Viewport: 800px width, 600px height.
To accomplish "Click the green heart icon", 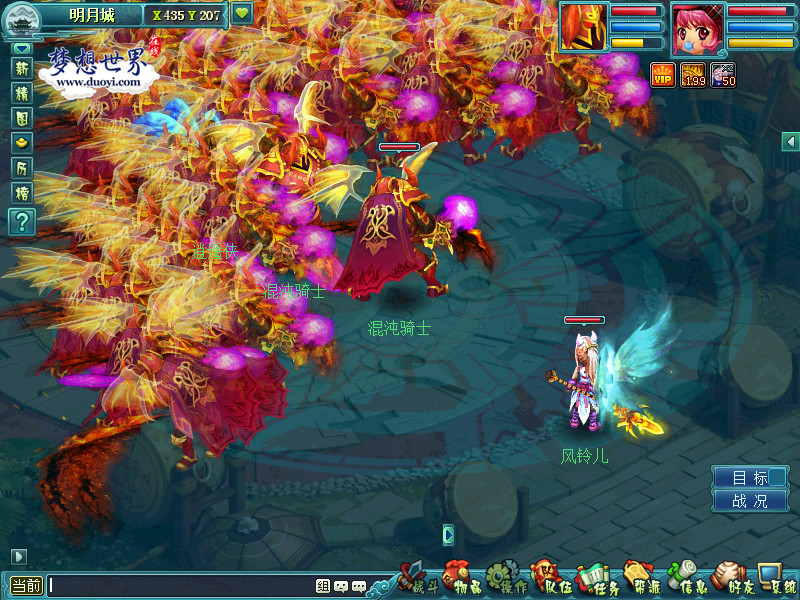I will point(242,14).
